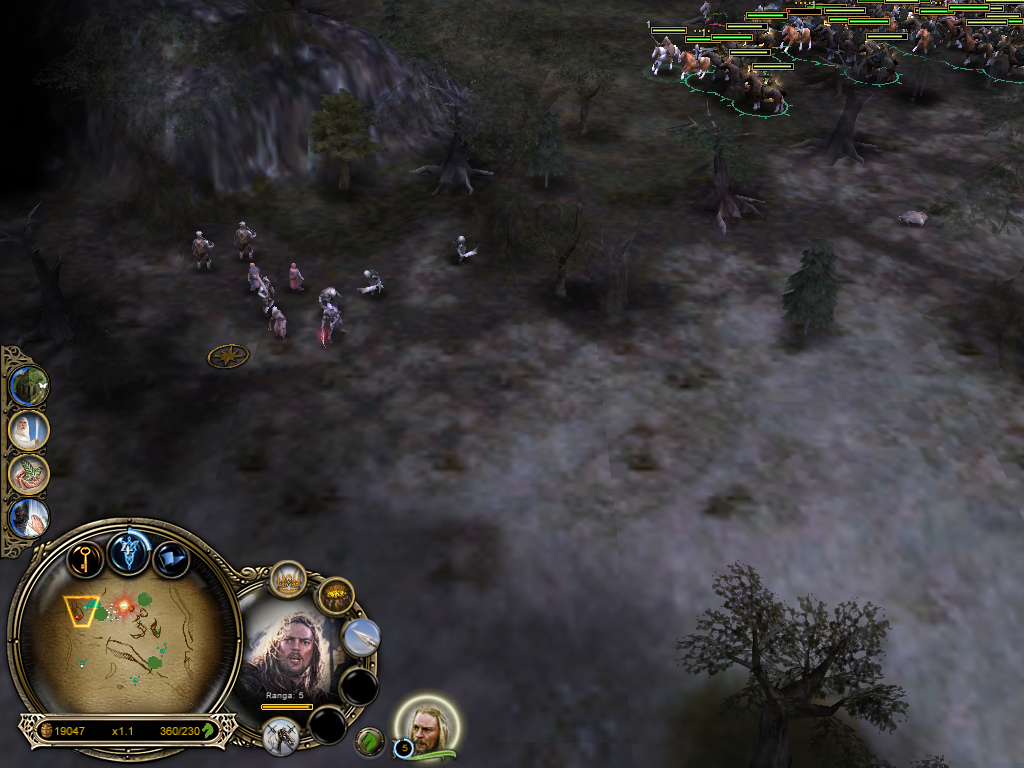Activate the Gandalf the White power
The height and width of the screenshot is (768, 1024).
pyautogui.click(x=28, y=430)
